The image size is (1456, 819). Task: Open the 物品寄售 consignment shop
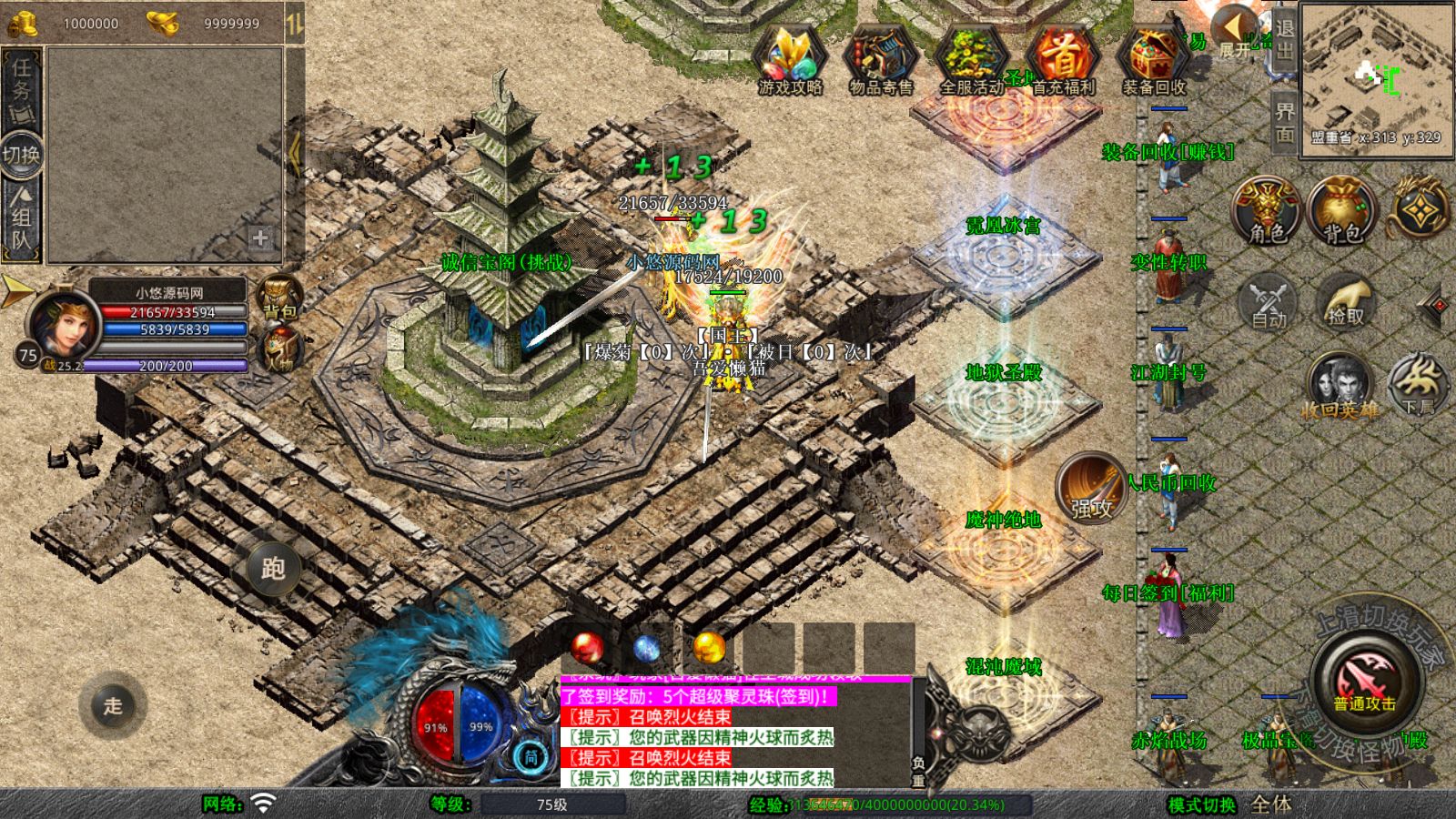[880, 60]
